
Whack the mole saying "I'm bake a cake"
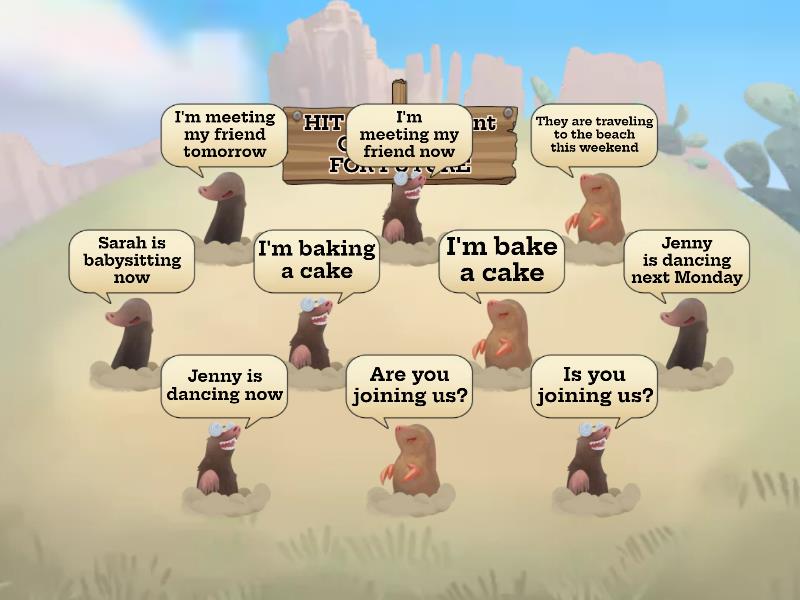501,334
